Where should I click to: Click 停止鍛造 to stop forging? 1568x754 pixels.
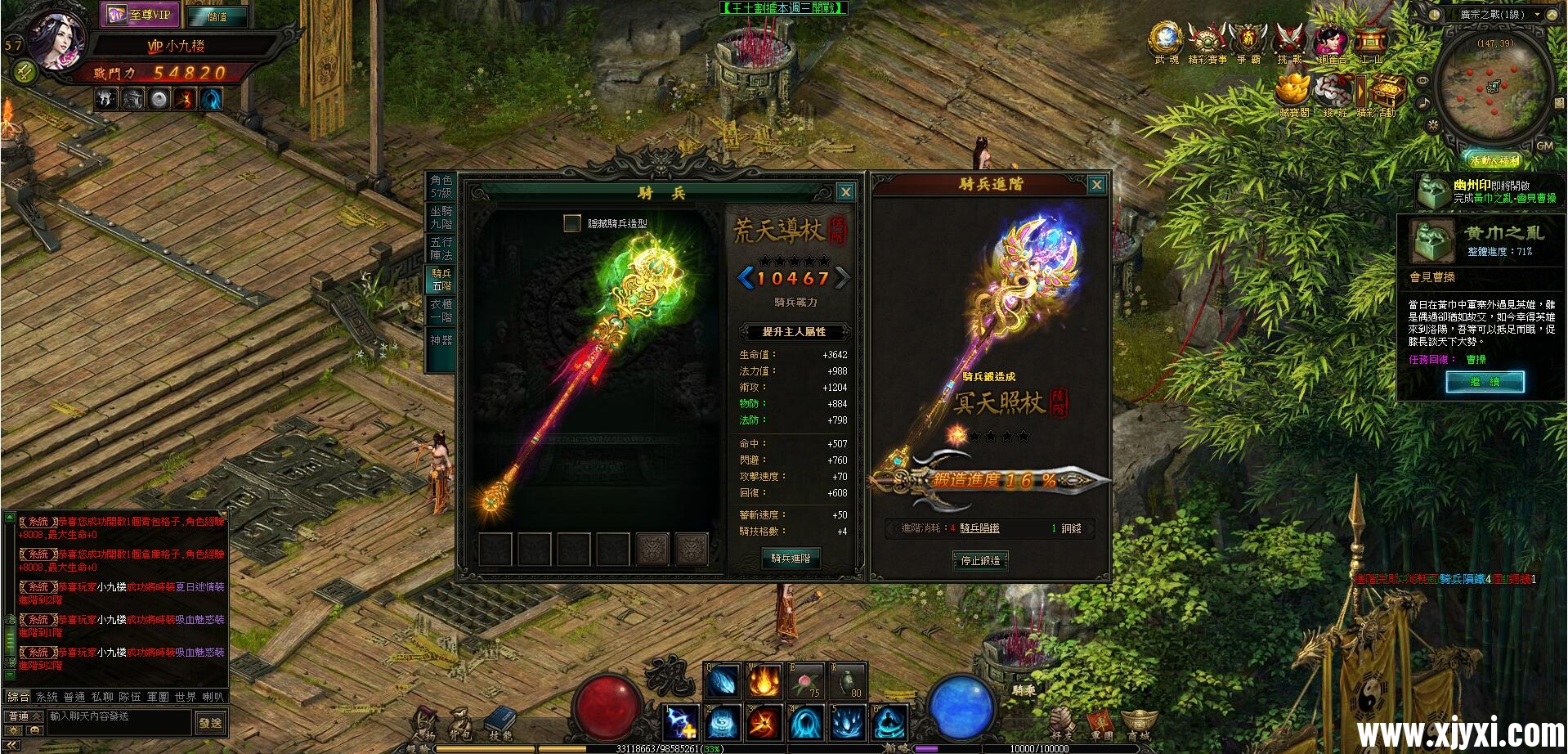pos(980,562)
